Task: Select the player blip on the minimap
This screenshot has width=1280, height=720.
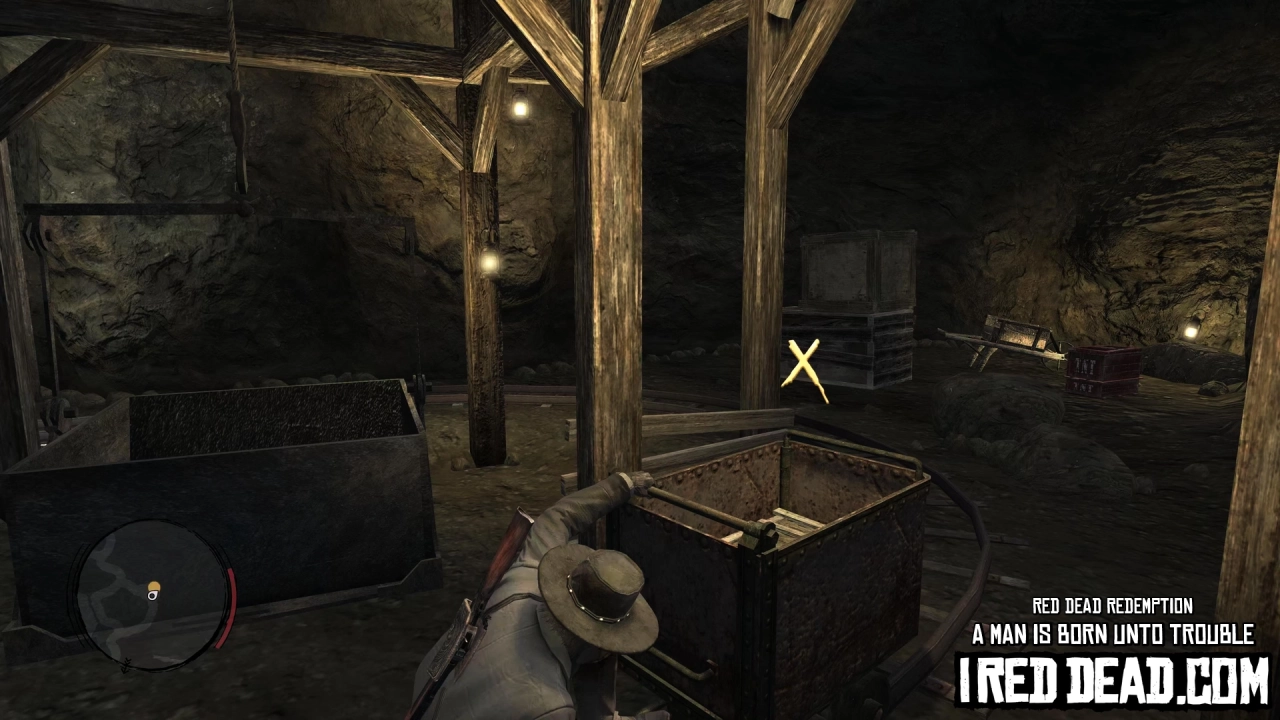Action: (152, 593)
